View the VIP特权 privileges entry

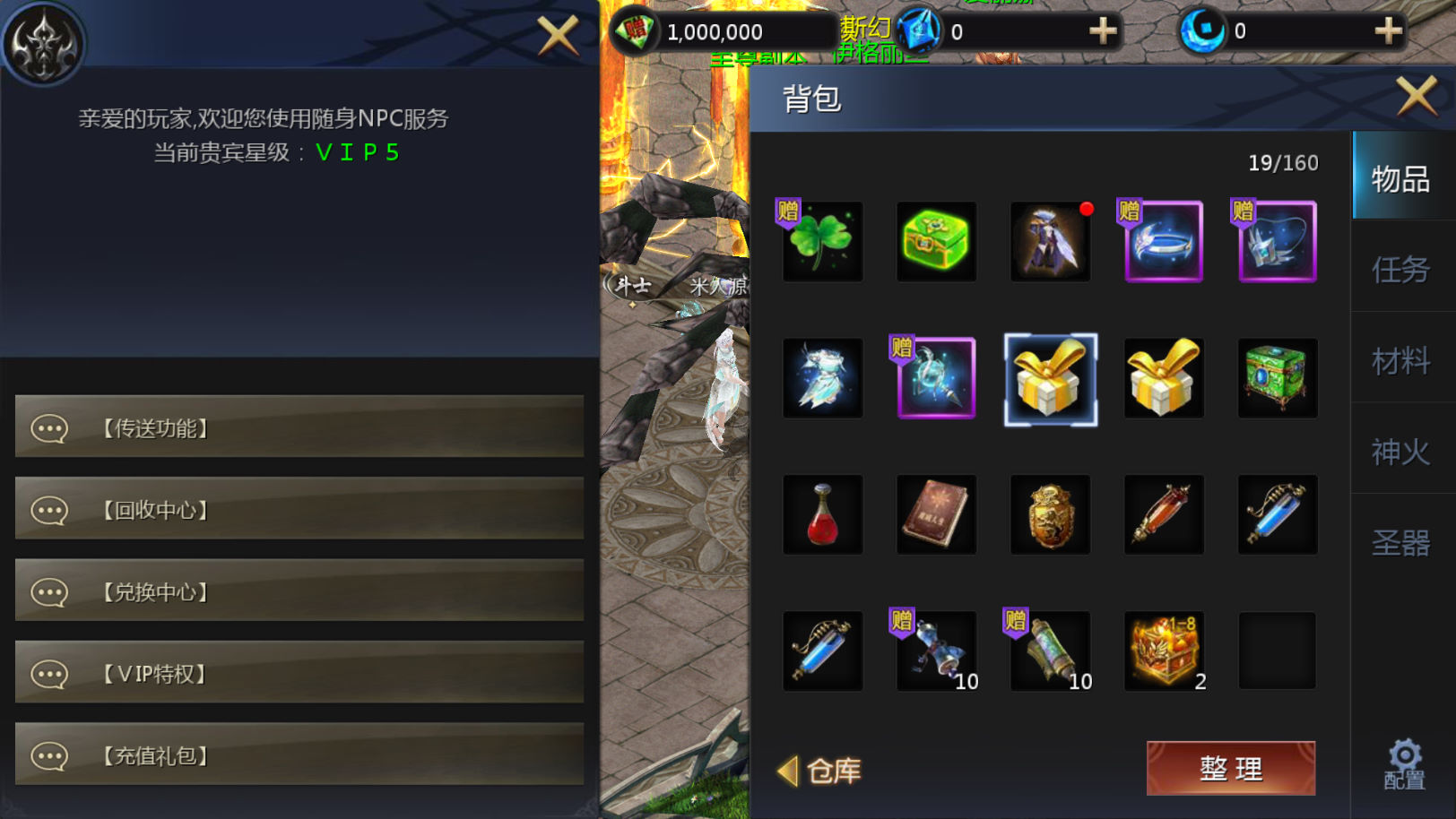point(299,673)
